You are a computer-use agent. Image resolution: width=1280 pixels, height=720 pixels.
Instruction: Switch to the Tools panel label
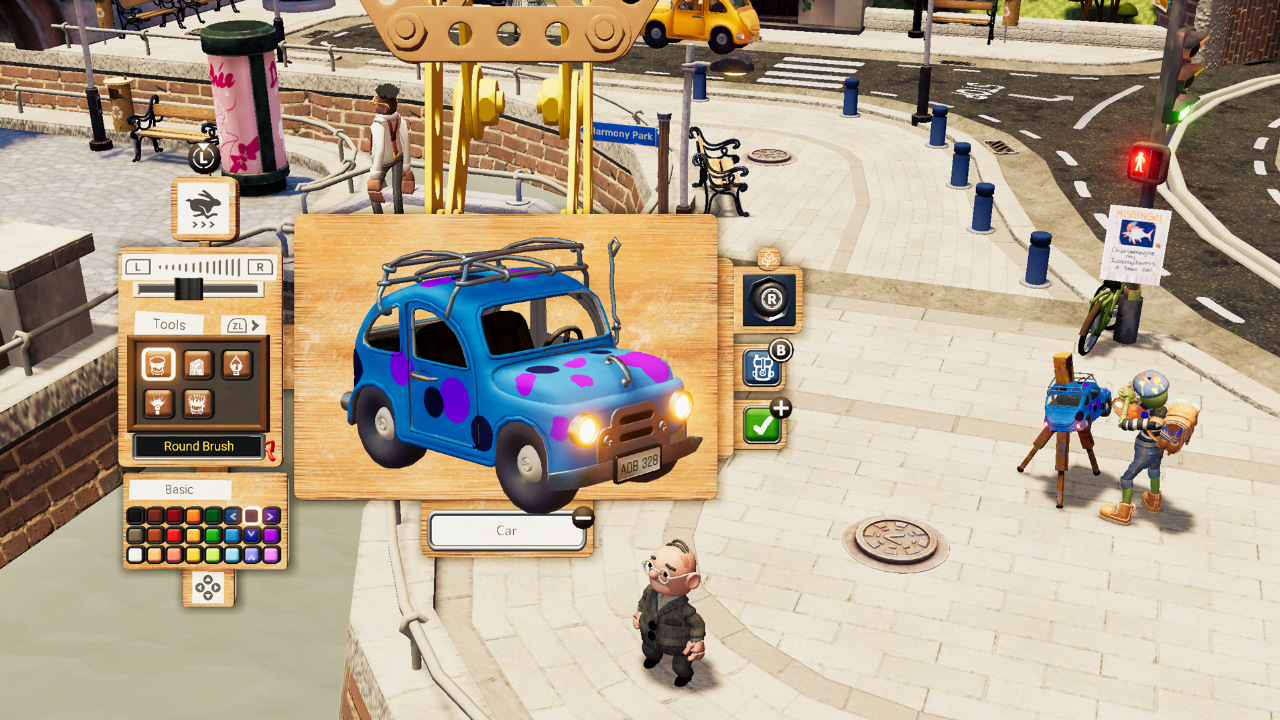click(170, 322)
